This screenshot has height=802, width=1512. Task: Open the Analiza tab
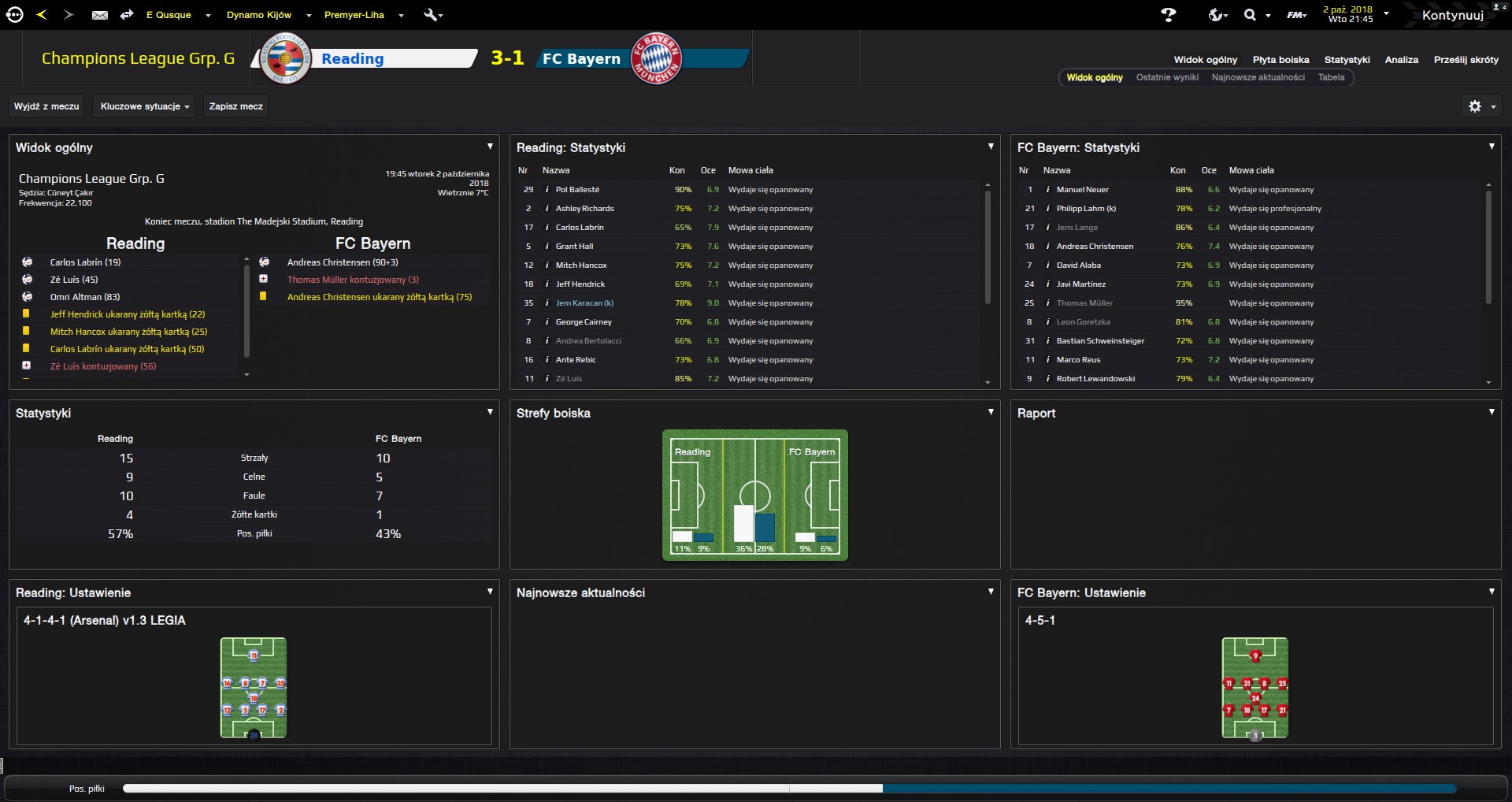tap(1401, 60)
